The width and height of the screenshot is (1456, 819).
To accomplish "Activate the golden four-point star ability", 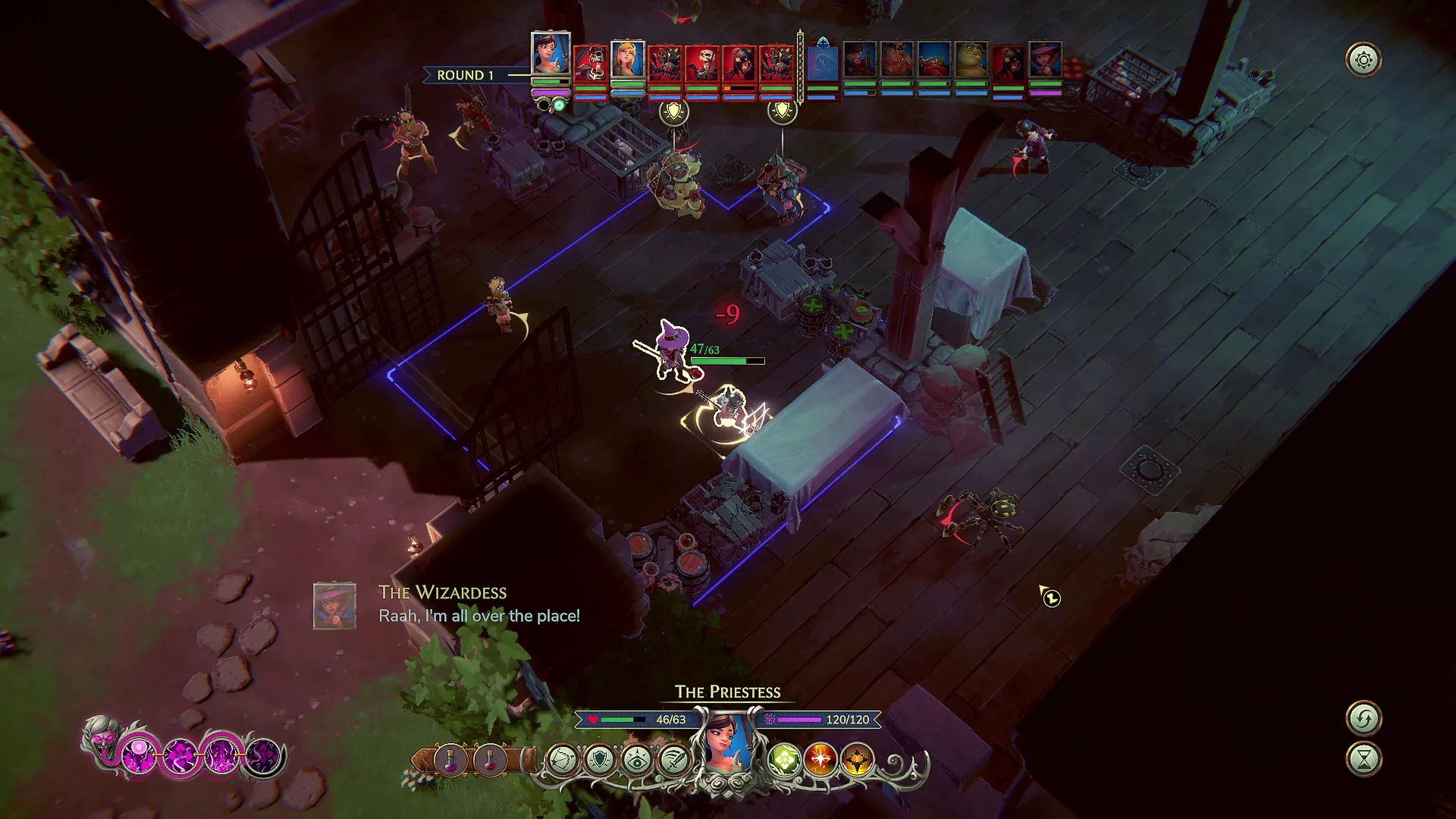I will click(857, 759).
